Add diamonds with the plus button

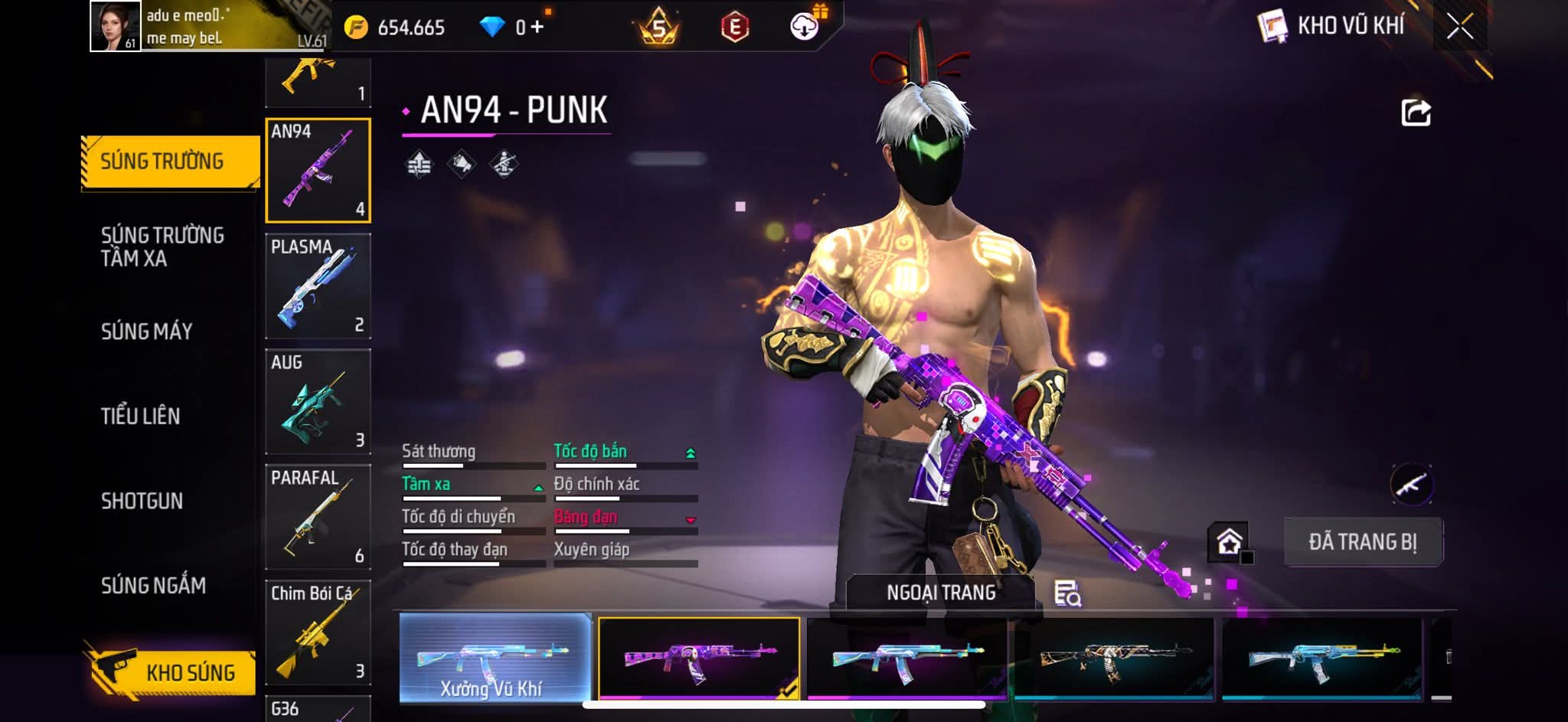537,28
